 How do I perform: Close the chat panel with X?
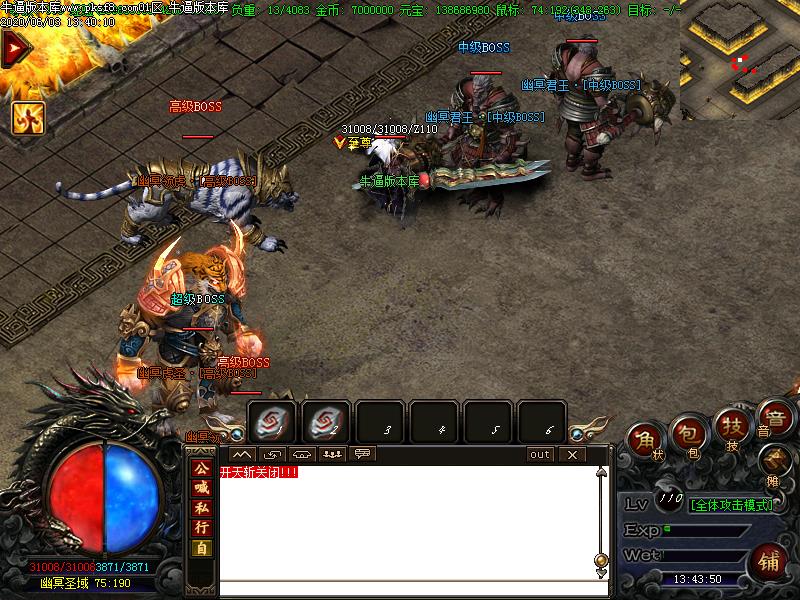tap(571, 454)
